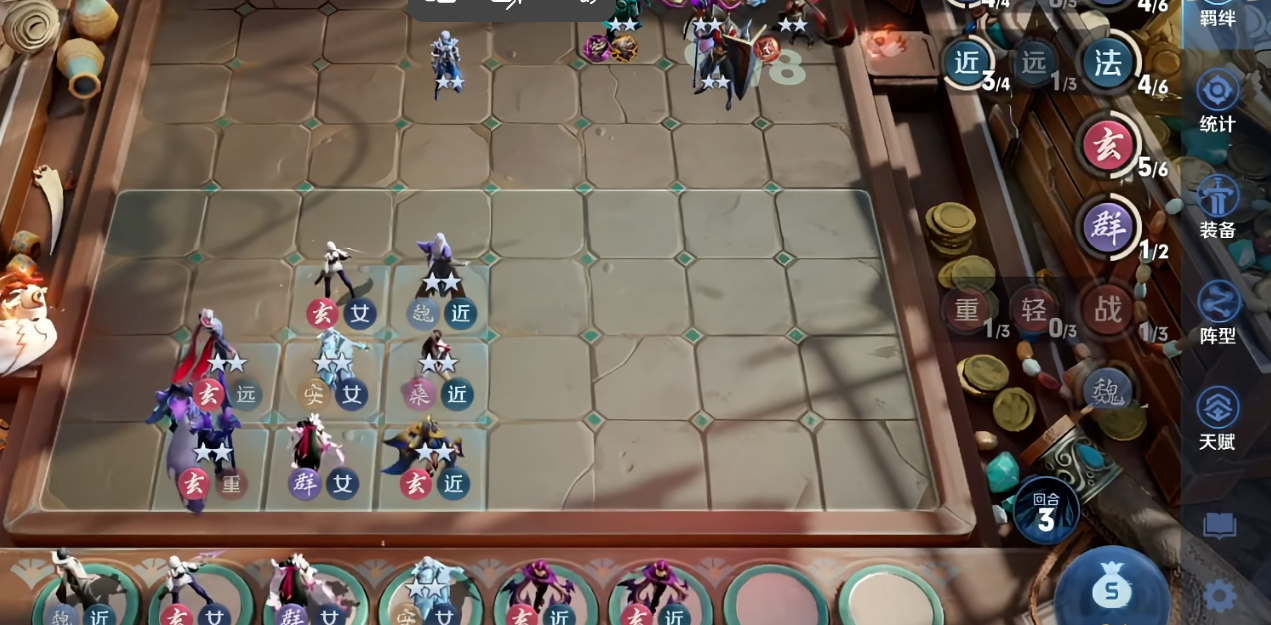Show details for the 远 synergy icon
Screen dimensions: 1271x625
point(1034,62)
